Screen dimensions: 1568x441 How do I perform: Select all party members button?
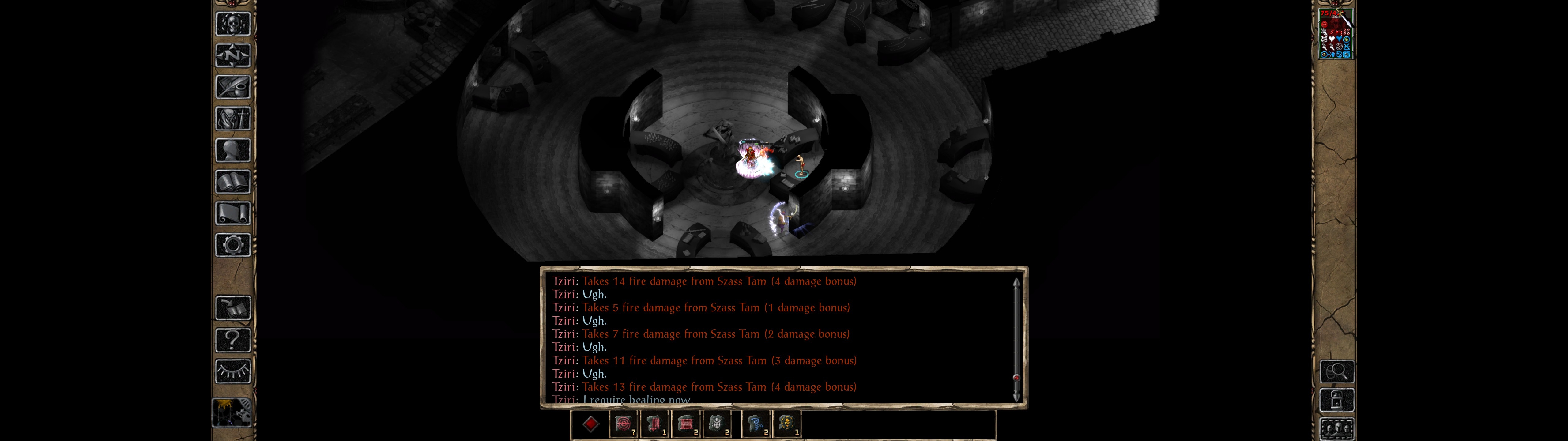tap(1337, 429)
